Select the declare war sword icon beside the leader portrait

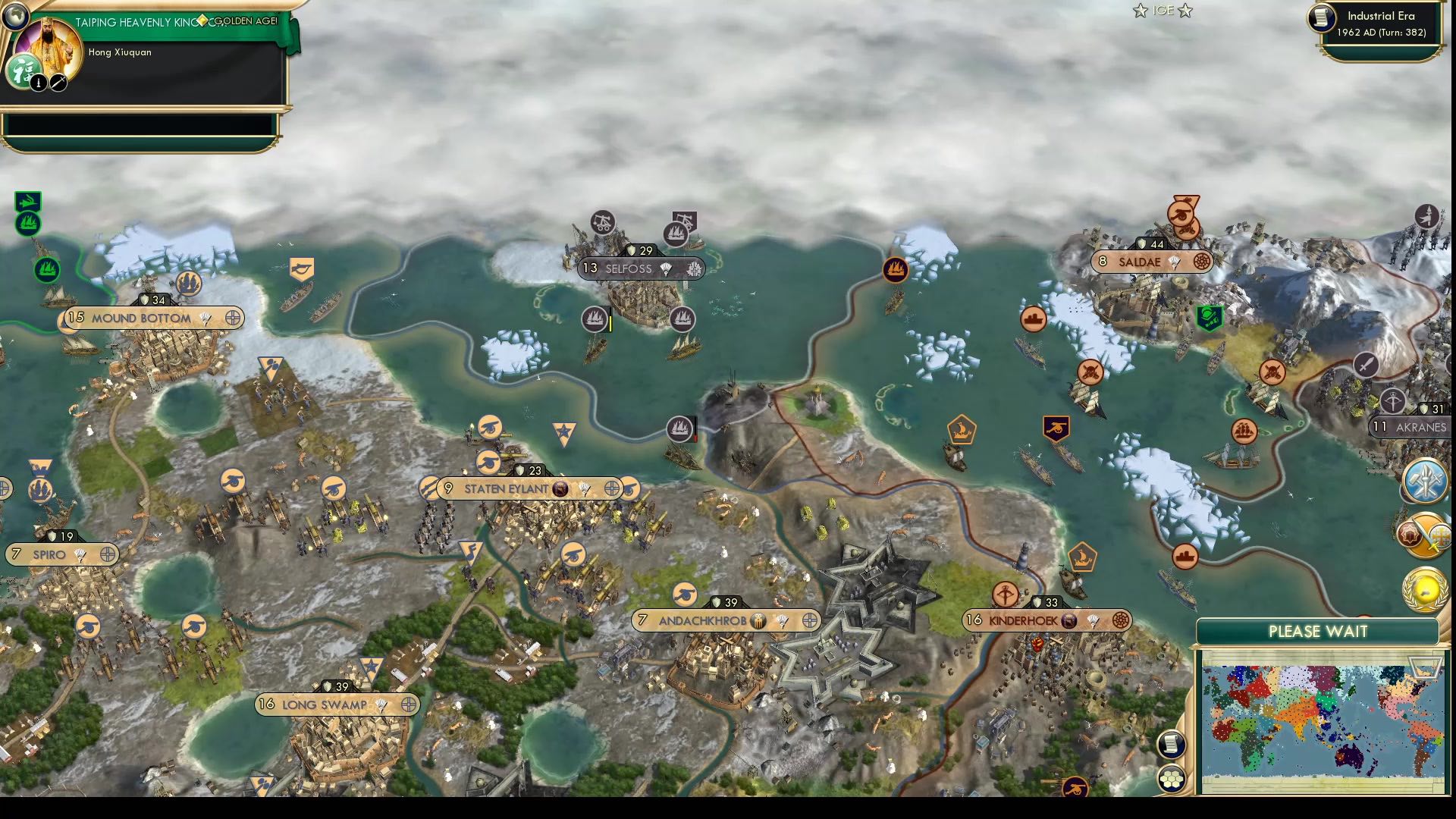tap(58, 82)
